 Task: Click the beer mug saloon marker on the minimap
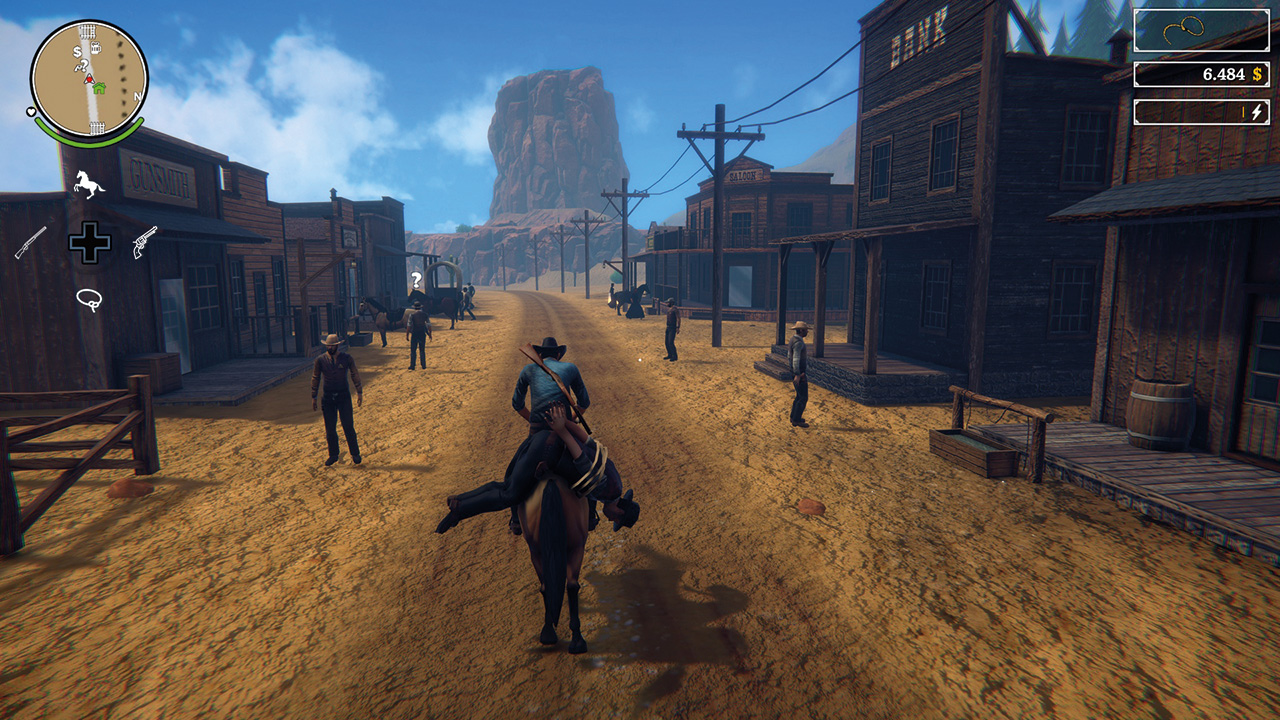(96, 49)
